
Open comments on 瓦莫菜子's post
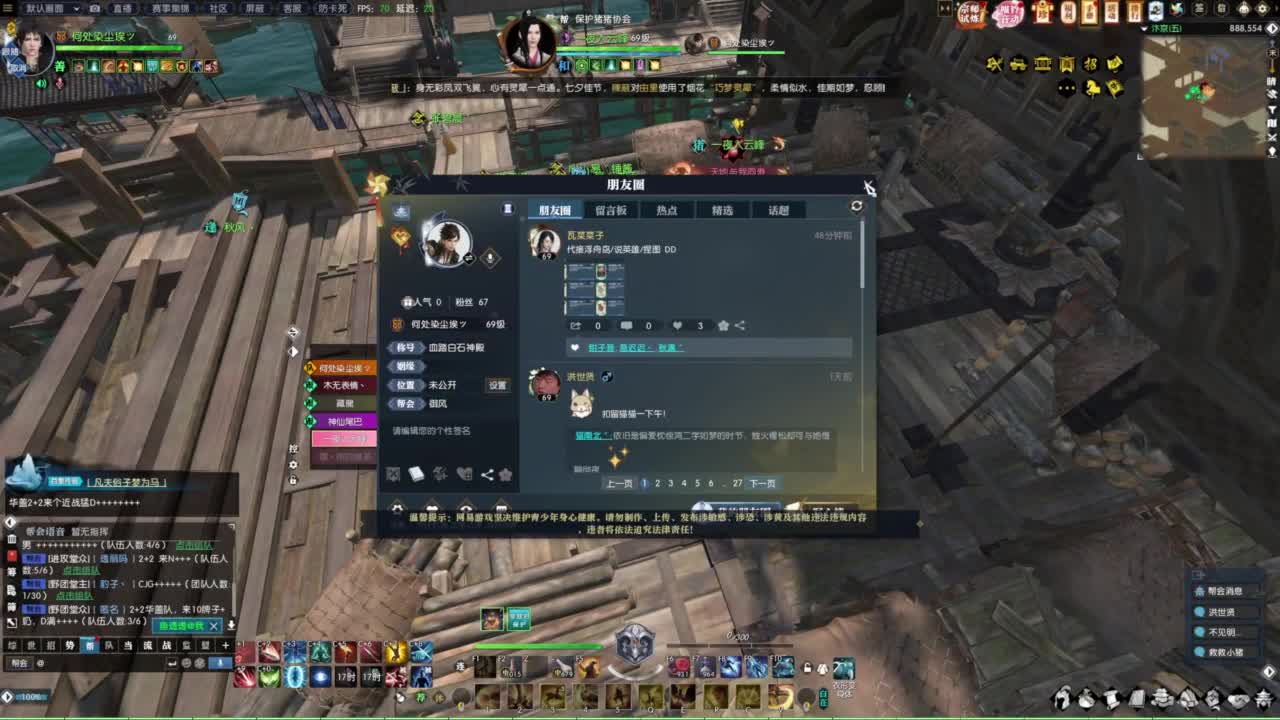coord(627,325)
